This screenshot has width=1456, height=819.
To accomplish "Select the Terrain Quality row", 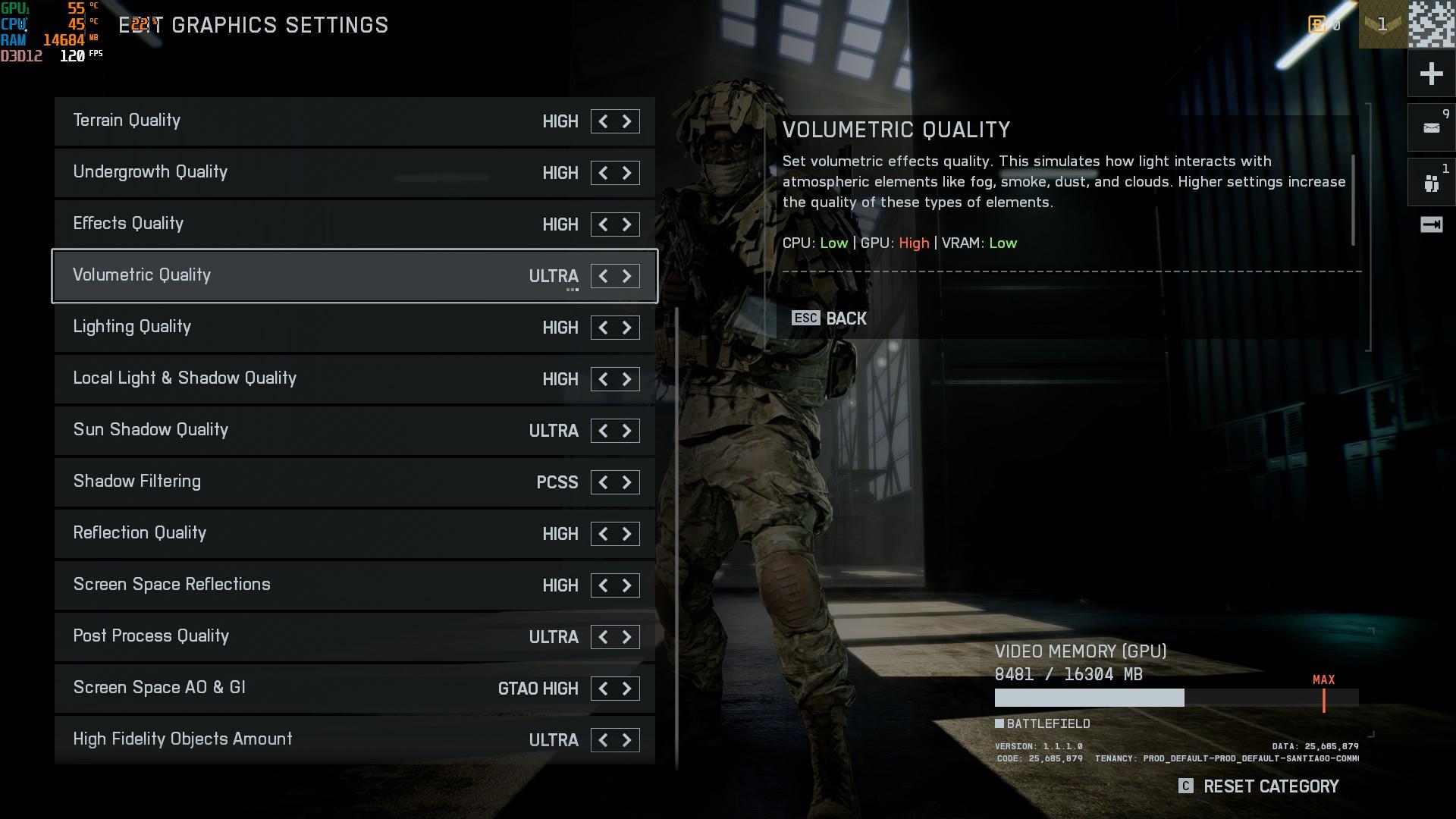I will [303, 121].
